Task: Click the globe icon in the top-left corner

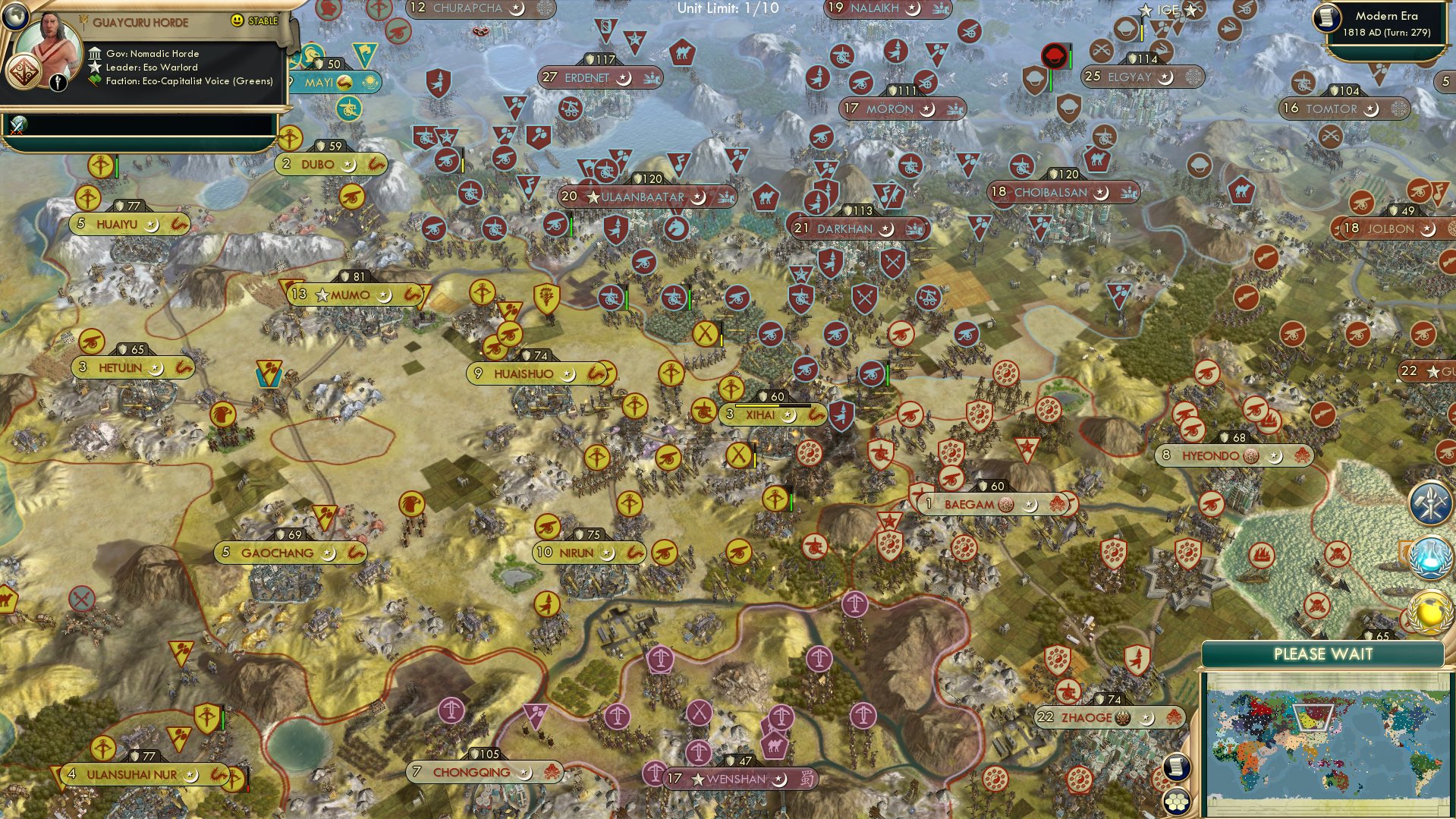Action: 15,17
